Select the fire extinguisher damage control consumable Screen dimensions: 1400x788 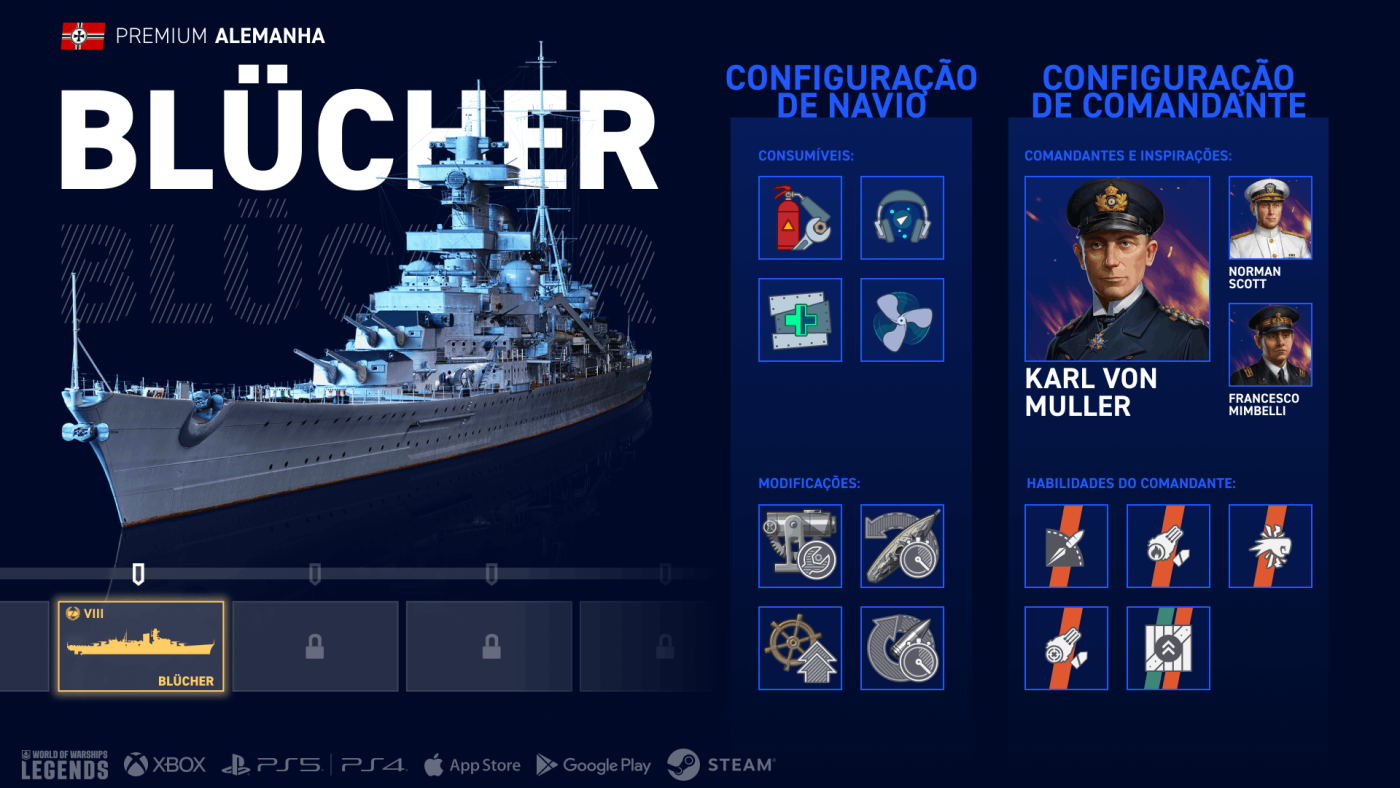pos(800,218)
